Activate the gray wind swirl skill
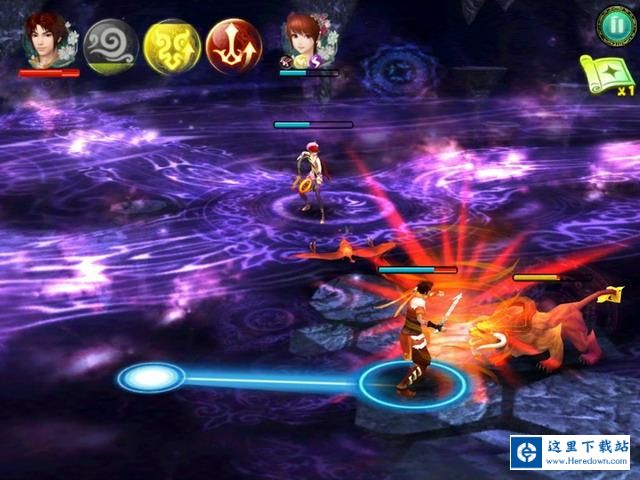Image resolution: width=640 pixels, height=480 pixels. click(x=111, y=46)
